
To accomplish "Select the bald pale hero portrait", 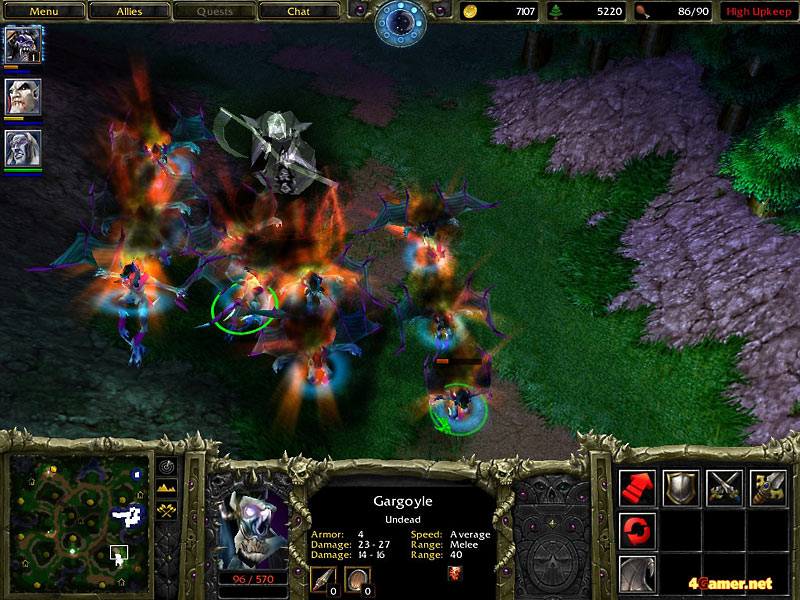I will click(20, 97).
